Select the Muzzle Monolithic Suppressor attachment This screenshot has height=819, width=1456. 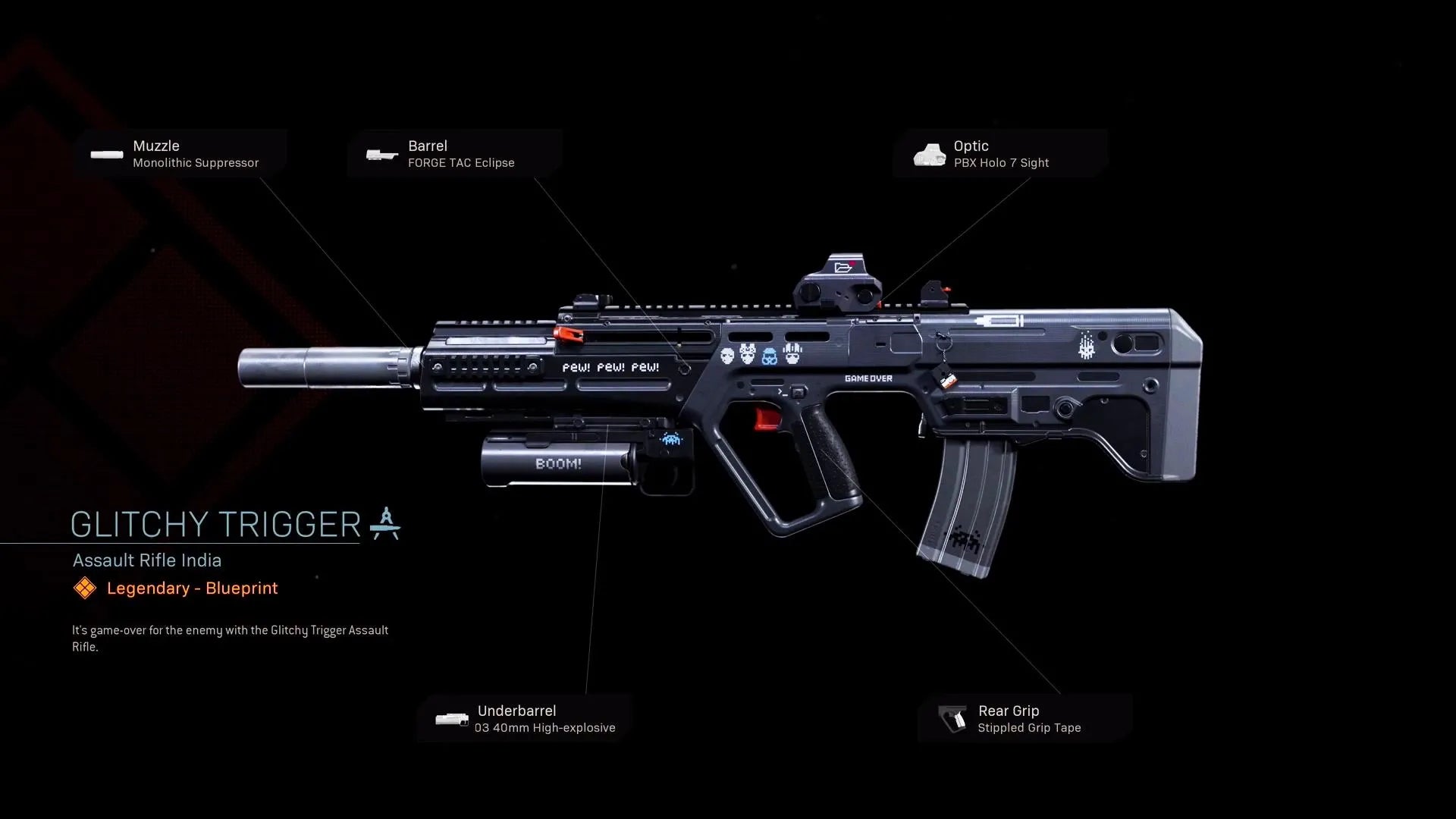[x=180, y=154]
